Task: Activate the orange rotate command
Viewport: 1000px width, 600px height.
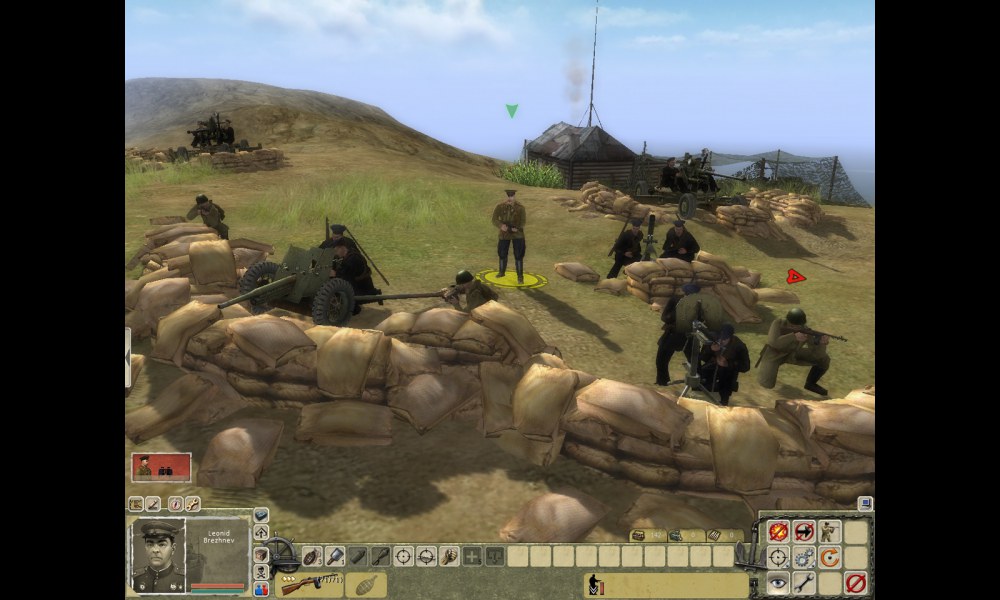Action: 829,557
